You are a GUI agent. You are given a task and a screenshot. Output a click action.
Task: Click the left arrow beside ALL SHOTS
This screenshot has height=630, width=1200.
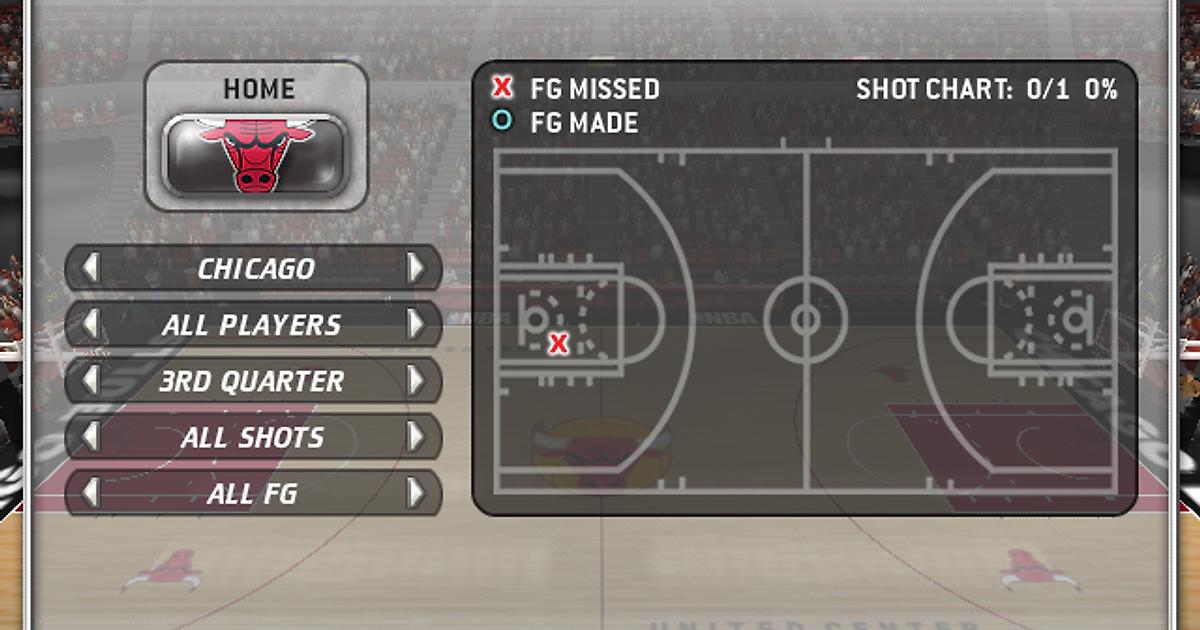pos(91,437)
